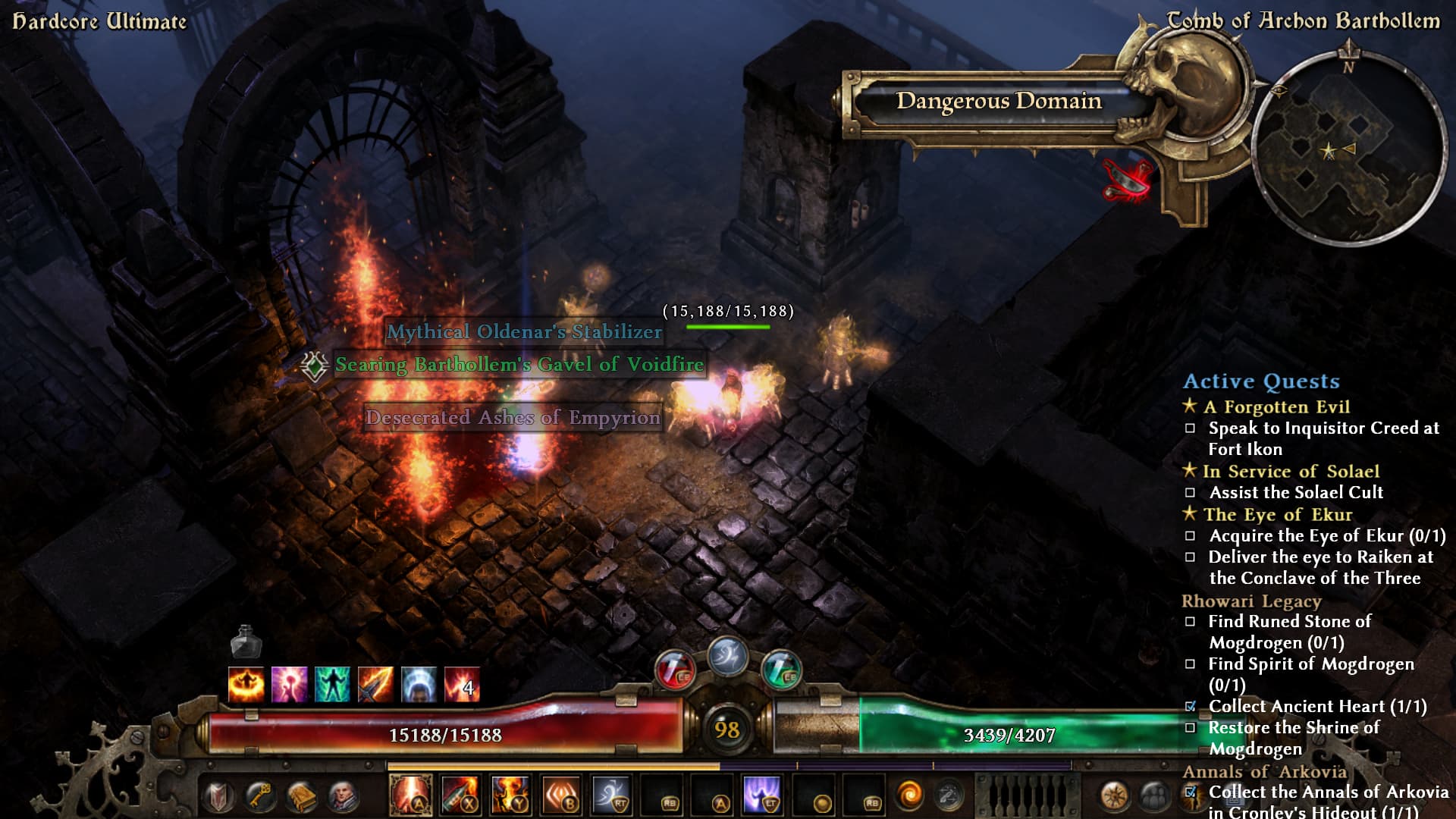
Task: Select the Mythical Oldenar's Stabilizer loot label
Action: pos(524,332)
